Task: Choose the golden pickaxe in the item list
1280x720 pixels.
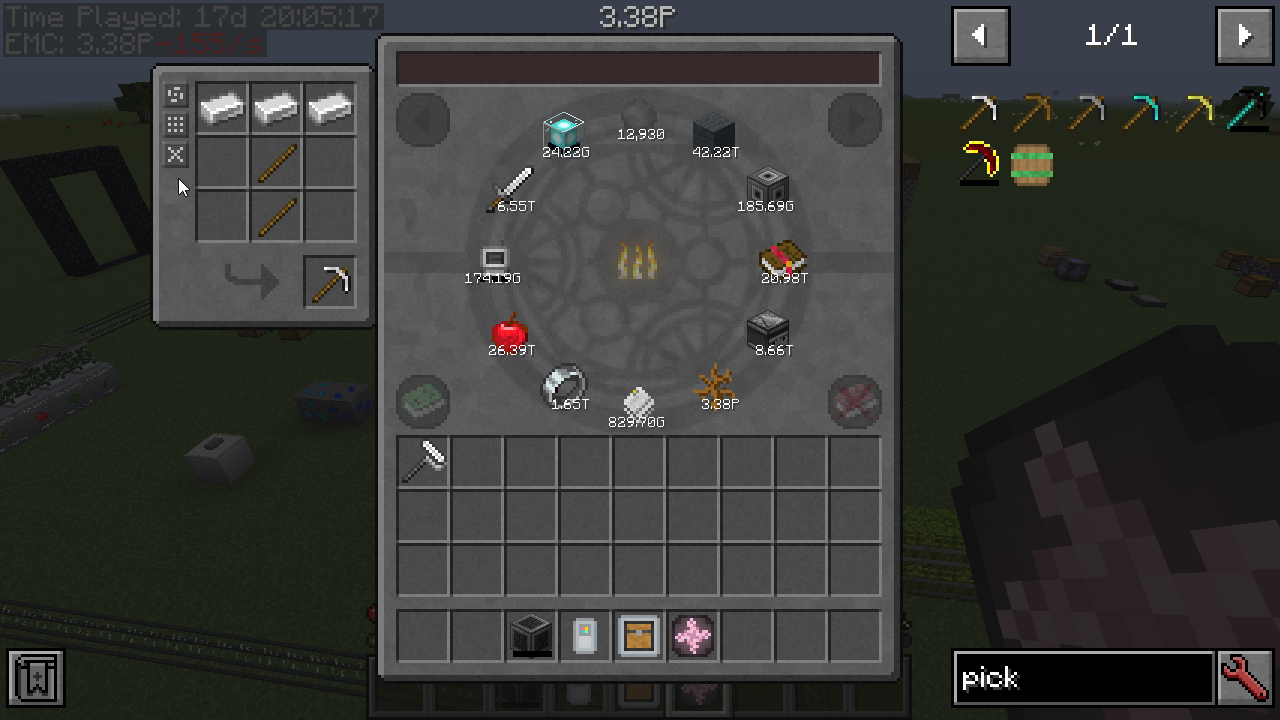Action: click(1193, 111)
